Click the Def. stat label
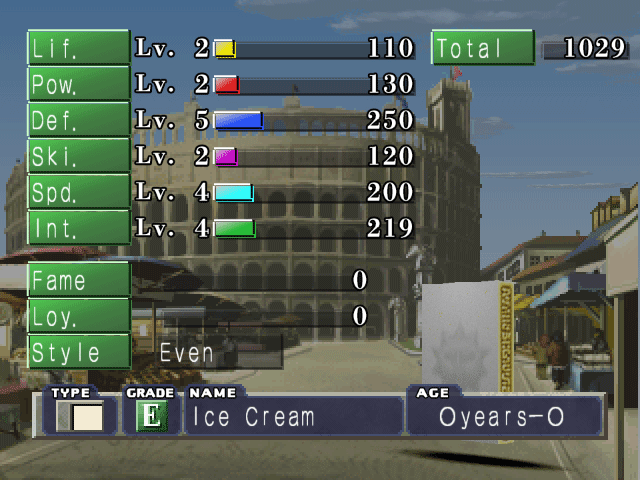640x480 pixels. [78, 119]
